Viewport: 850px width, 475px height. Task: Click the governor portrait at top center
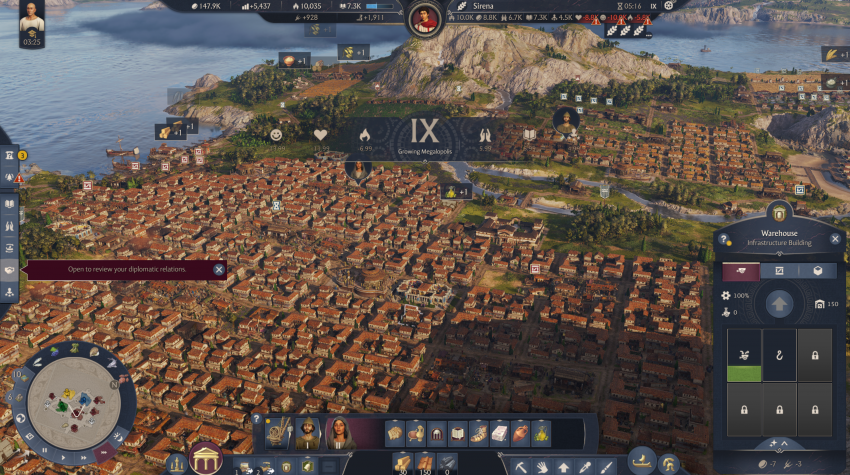pos(425,18)
